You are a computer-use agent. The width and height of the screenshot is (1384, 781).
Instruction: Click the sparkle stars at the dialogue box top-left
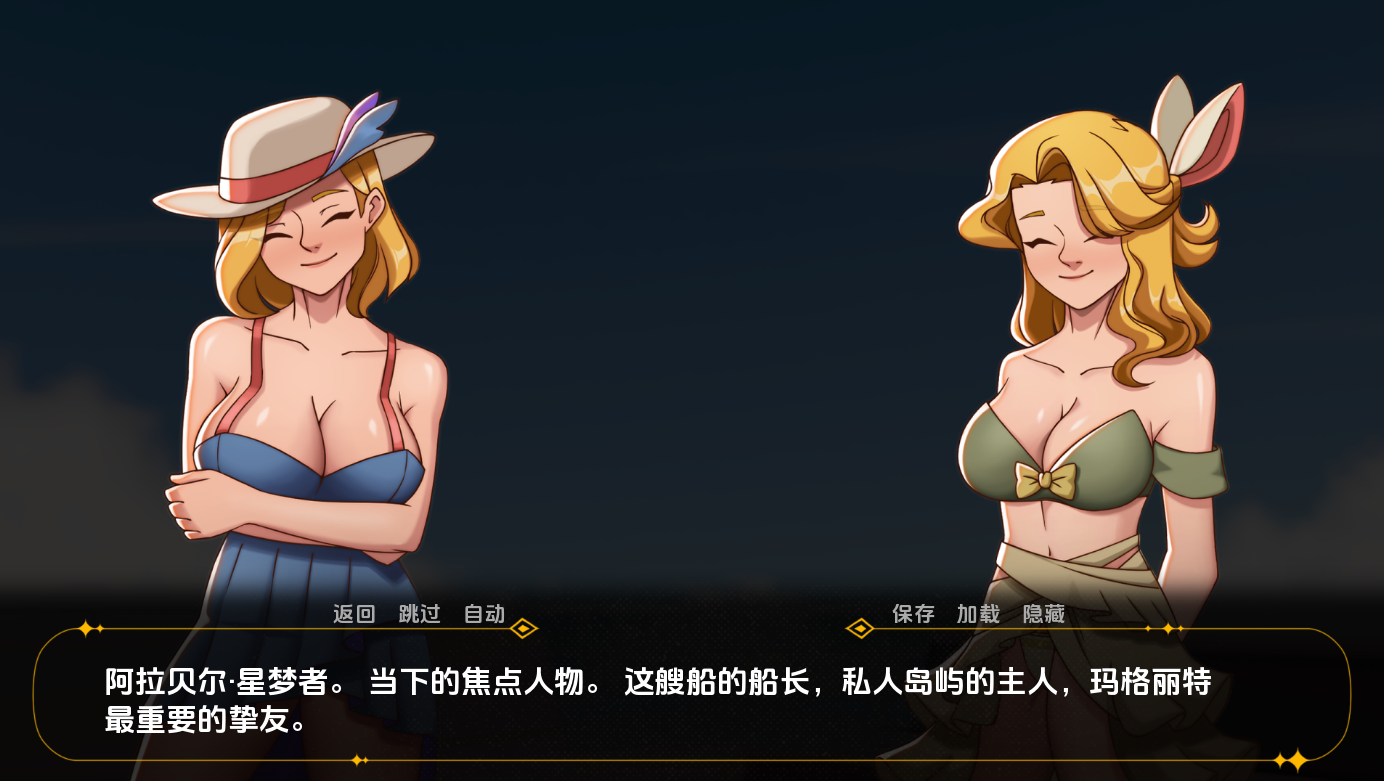click(x=88, y=628)
